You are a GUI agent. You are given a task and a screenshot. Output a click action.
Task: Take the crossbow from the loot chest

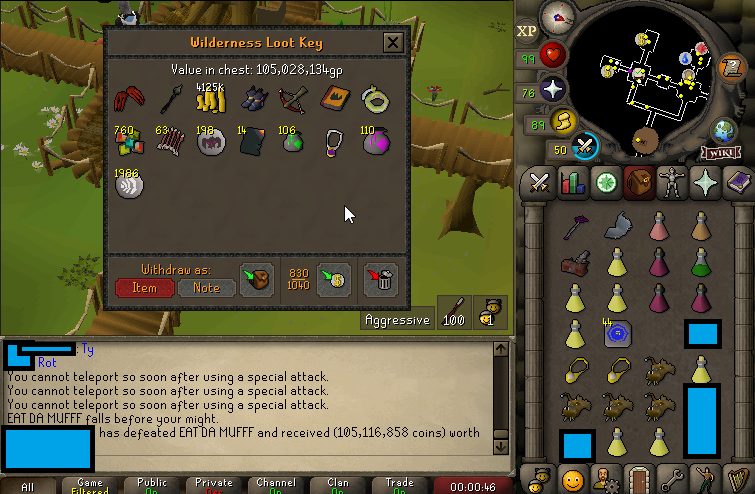point(294,99)
